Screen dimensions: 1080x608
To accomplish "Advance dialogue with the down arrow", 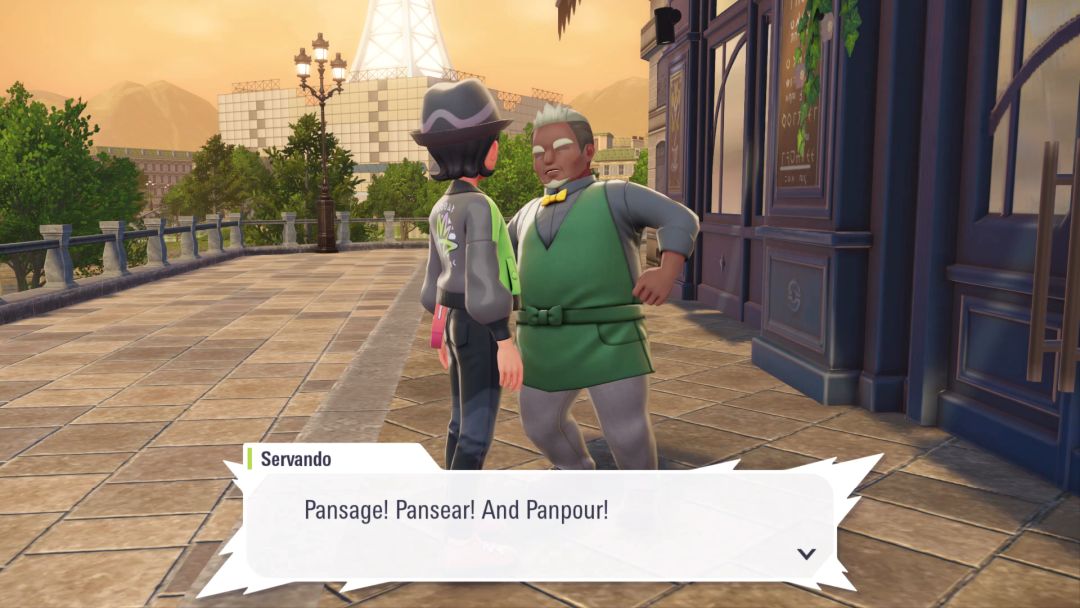I will coord(806,553).
